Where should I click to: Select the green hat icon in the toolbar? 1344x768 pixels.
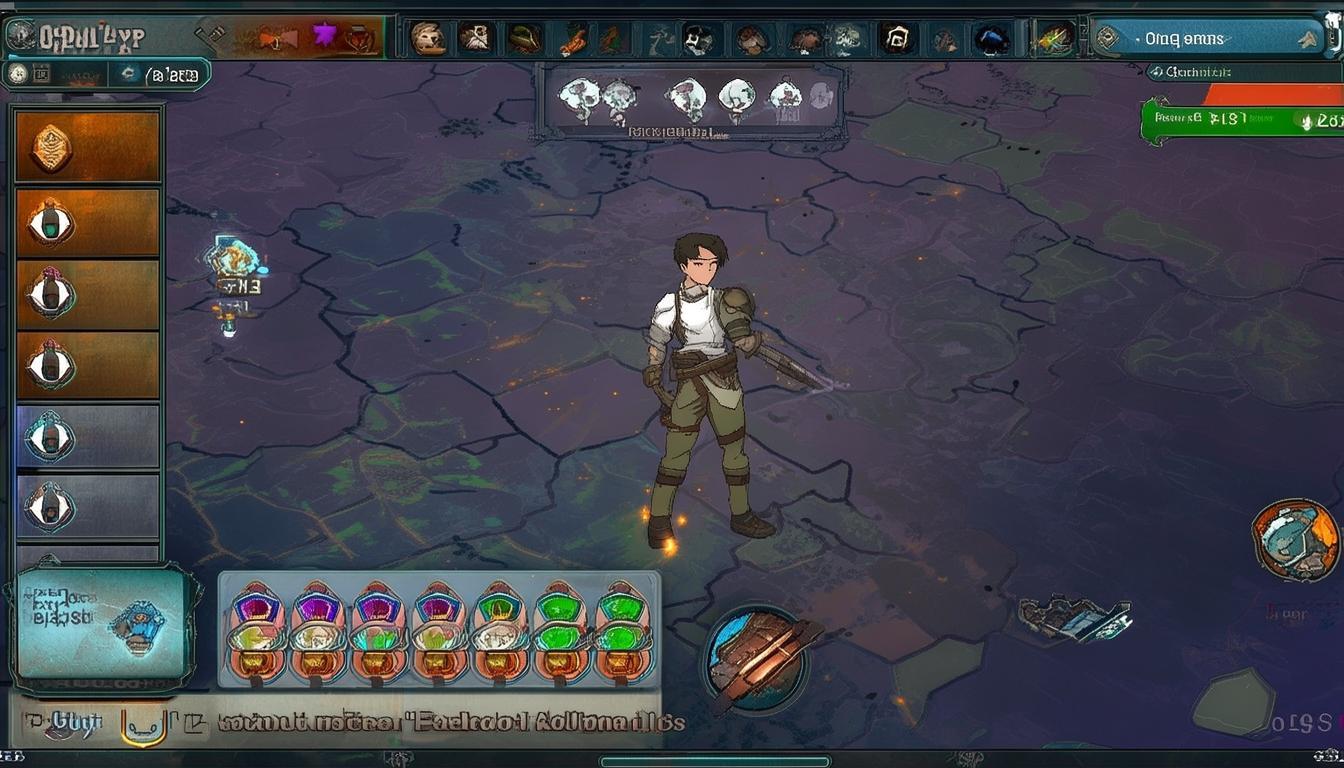pos(523,38)
